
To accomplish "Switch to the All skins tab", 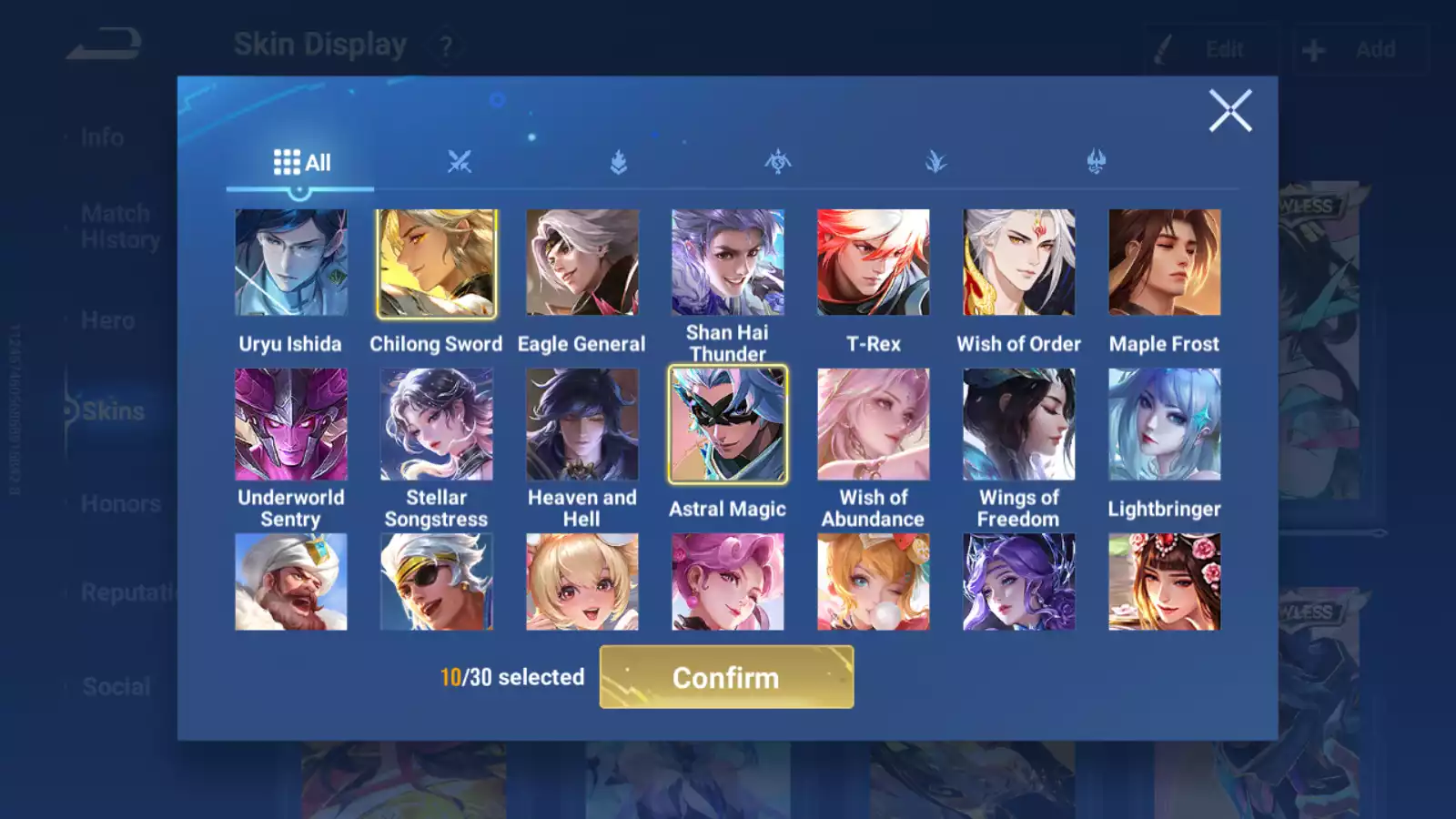I will pos(301,163).
